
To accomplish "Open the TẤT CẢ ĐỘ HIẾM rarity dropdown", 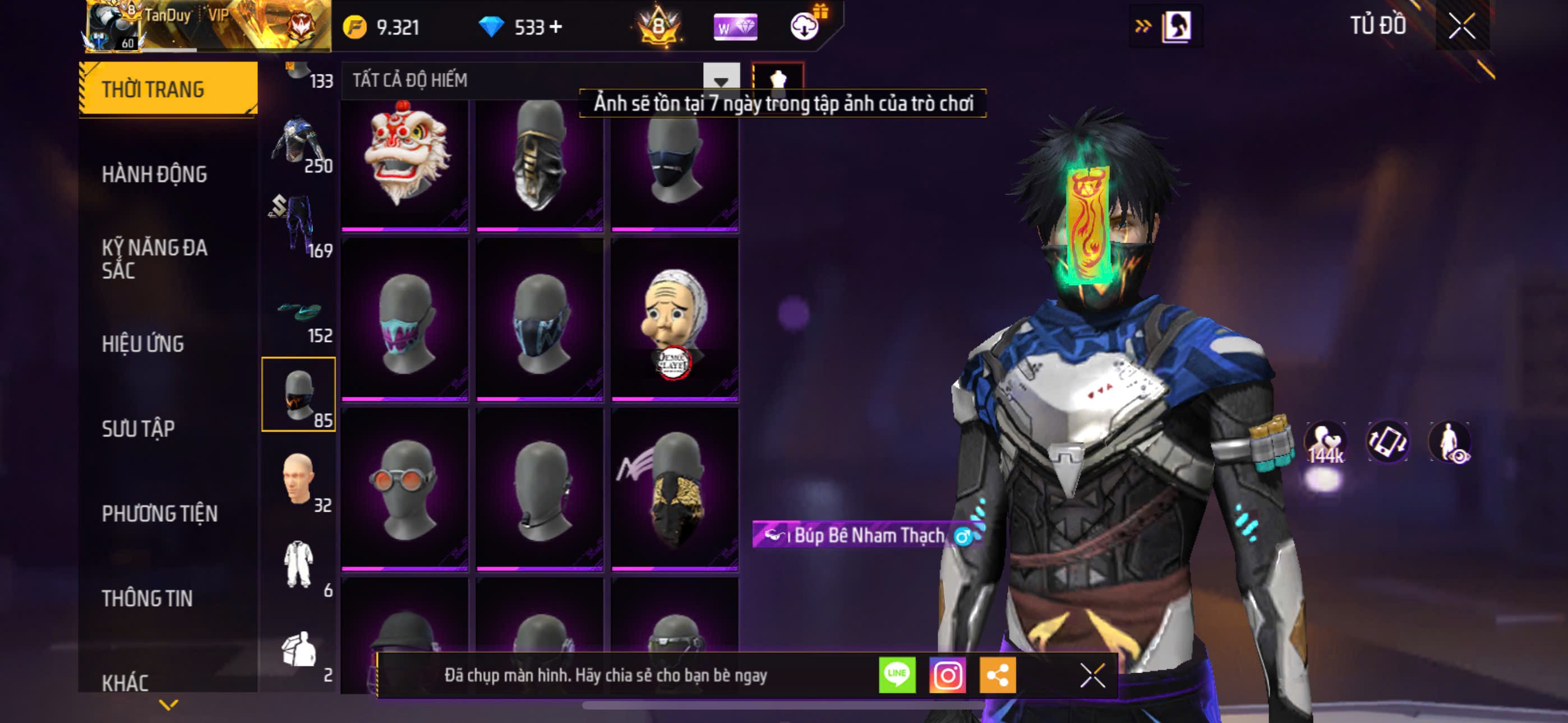I will [x=721, y=80].
